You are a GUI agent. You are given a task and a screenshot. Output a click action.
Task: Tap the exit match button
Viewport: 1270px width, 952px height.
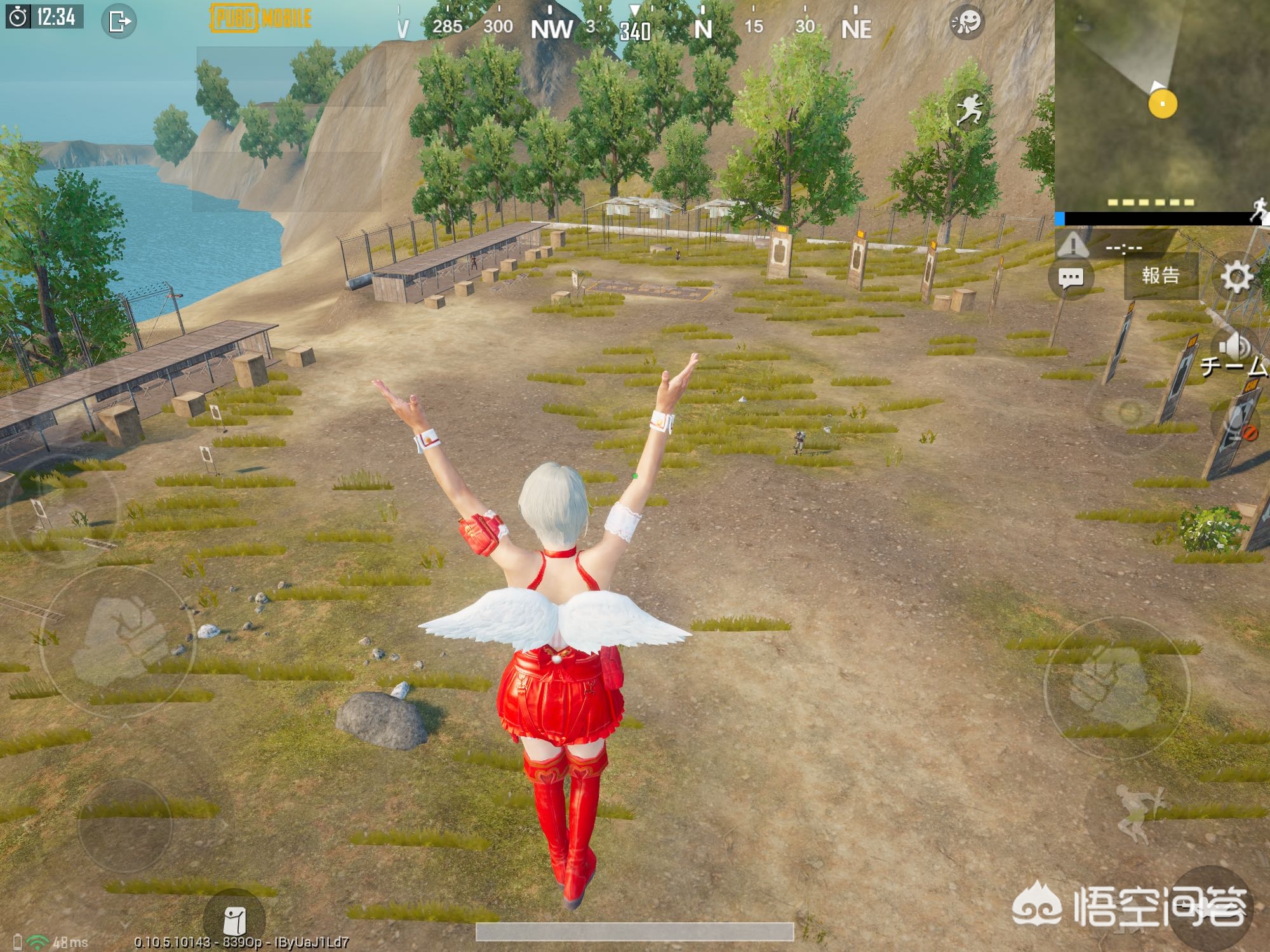pos(119,22)
